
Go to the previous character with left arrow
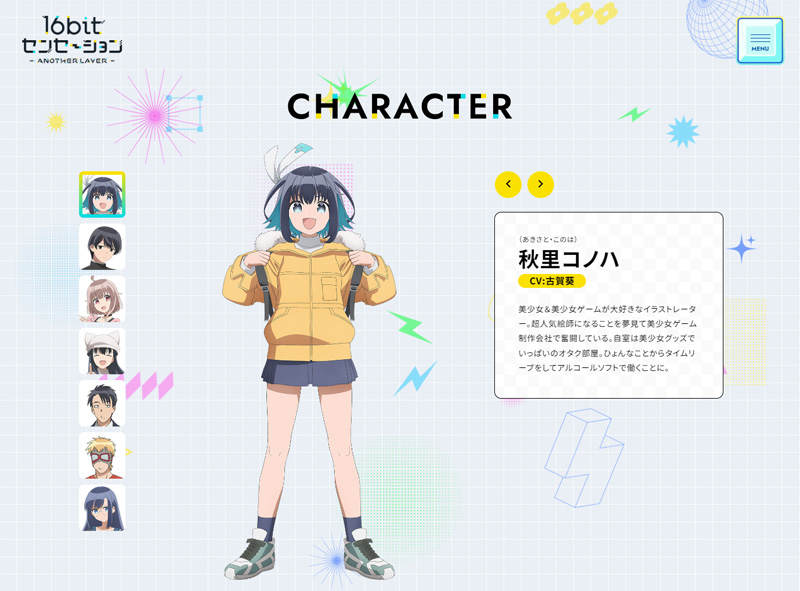pyautogui.click(x=508, y=184)
